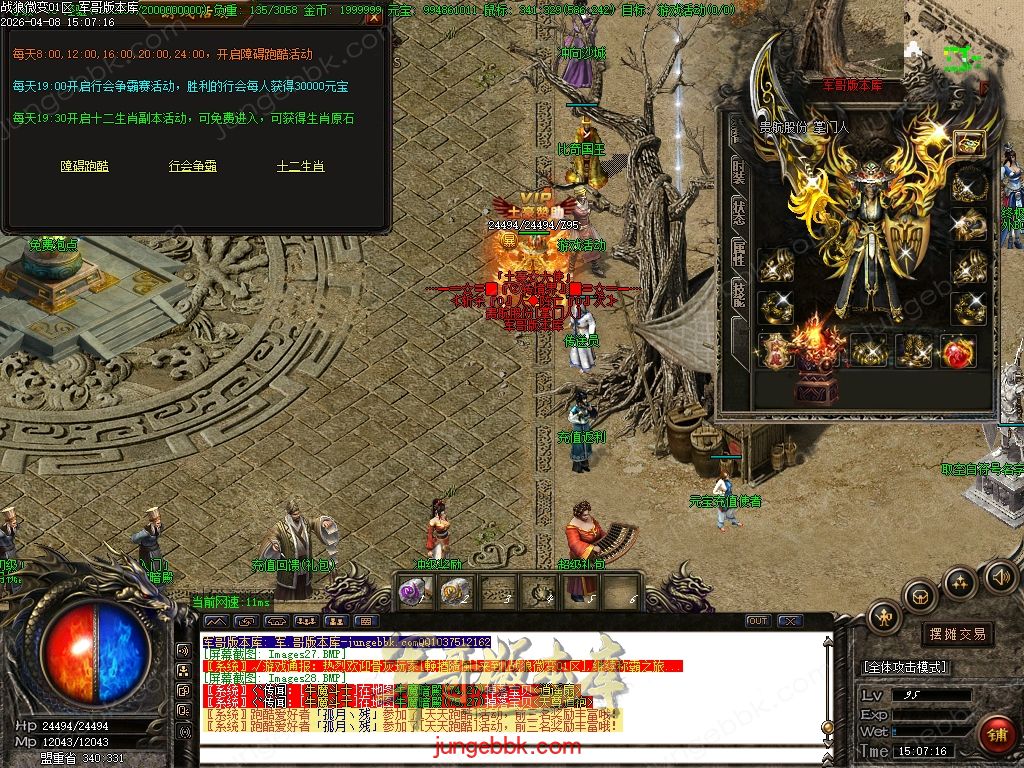Click the treasure chest slot in character panel

tap(968, 144)
